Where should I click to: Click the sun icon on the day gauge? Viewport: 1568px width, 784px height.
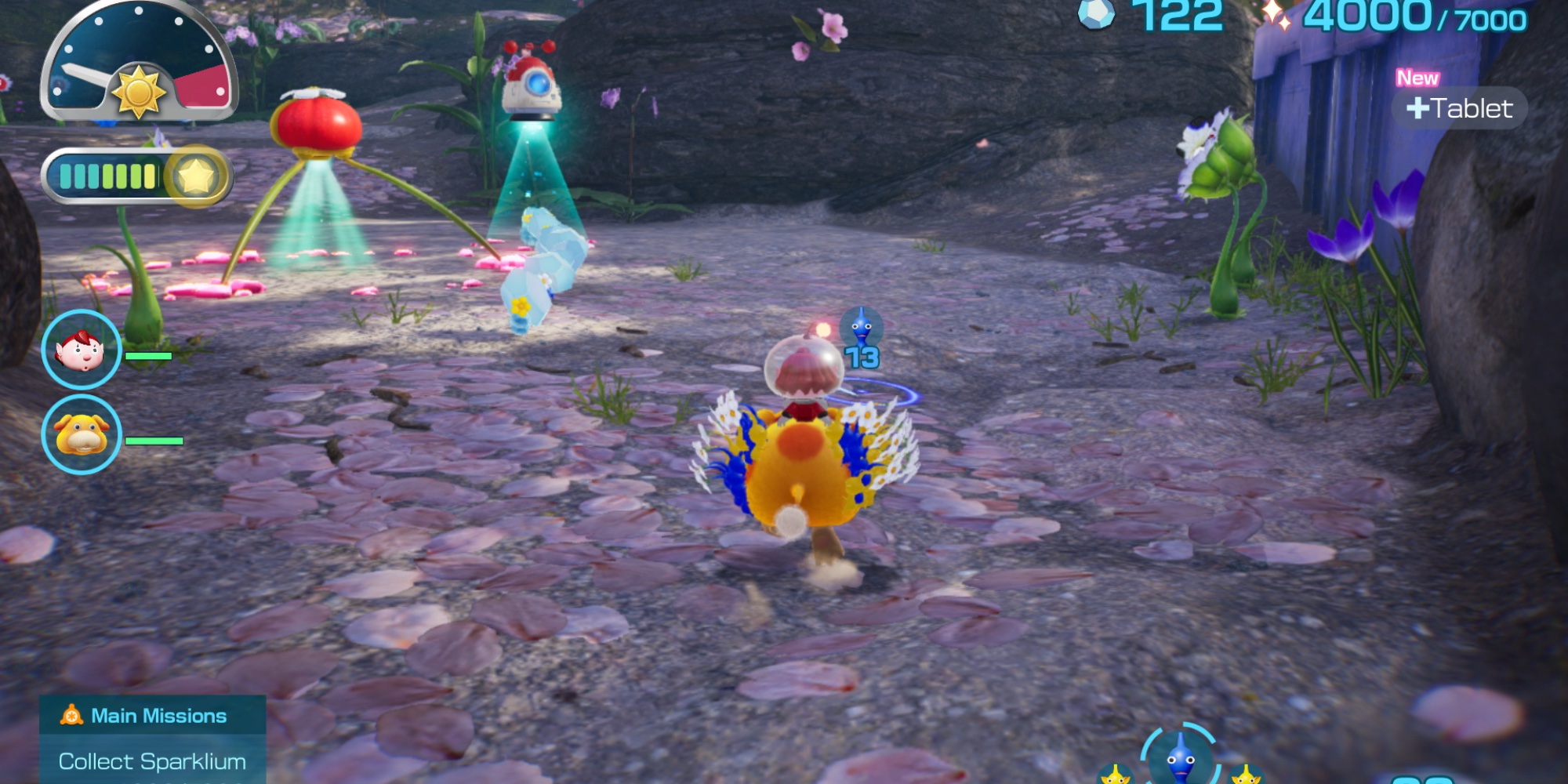tap(140, 93)
